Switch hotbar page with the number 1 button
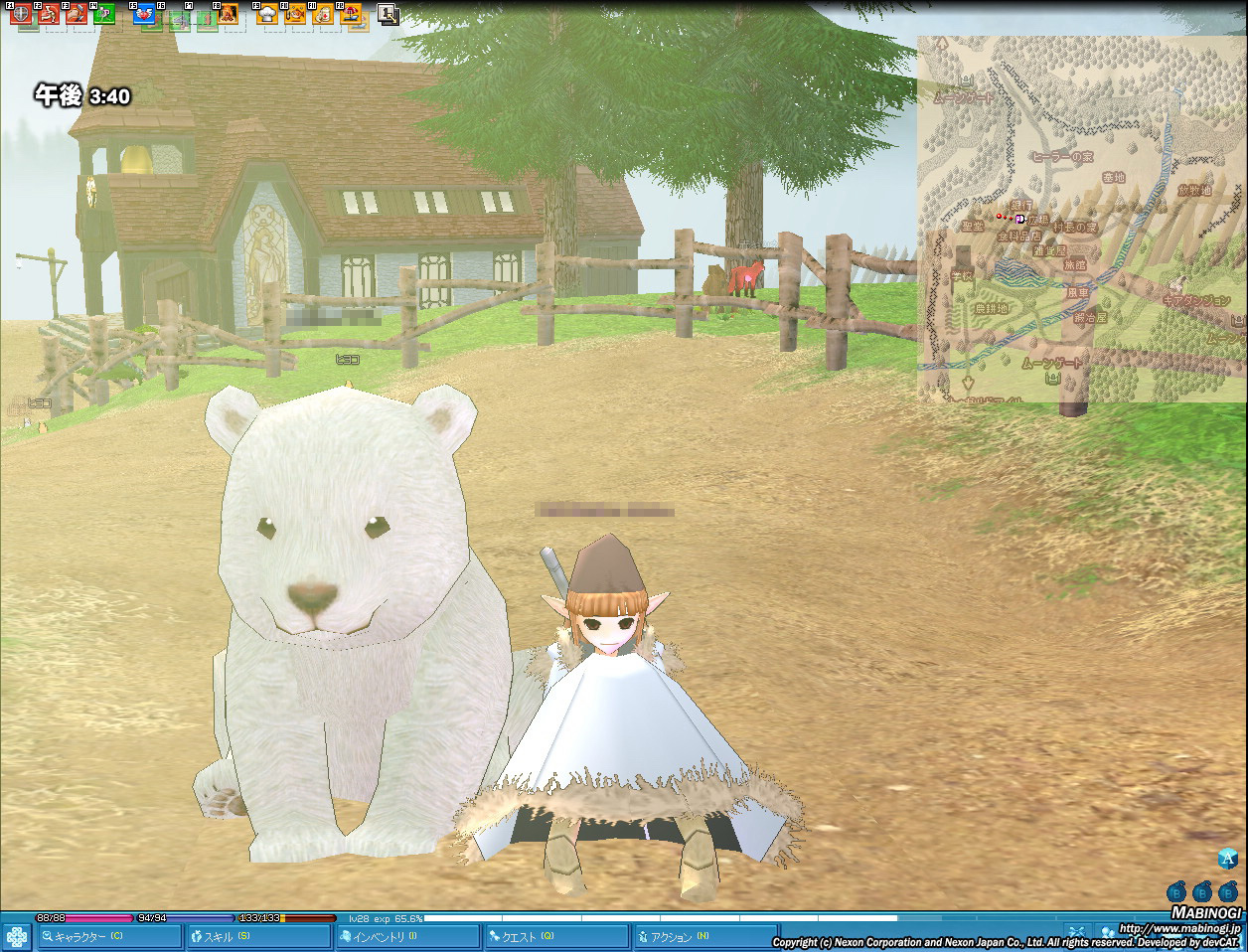 (x=389, y=14)
